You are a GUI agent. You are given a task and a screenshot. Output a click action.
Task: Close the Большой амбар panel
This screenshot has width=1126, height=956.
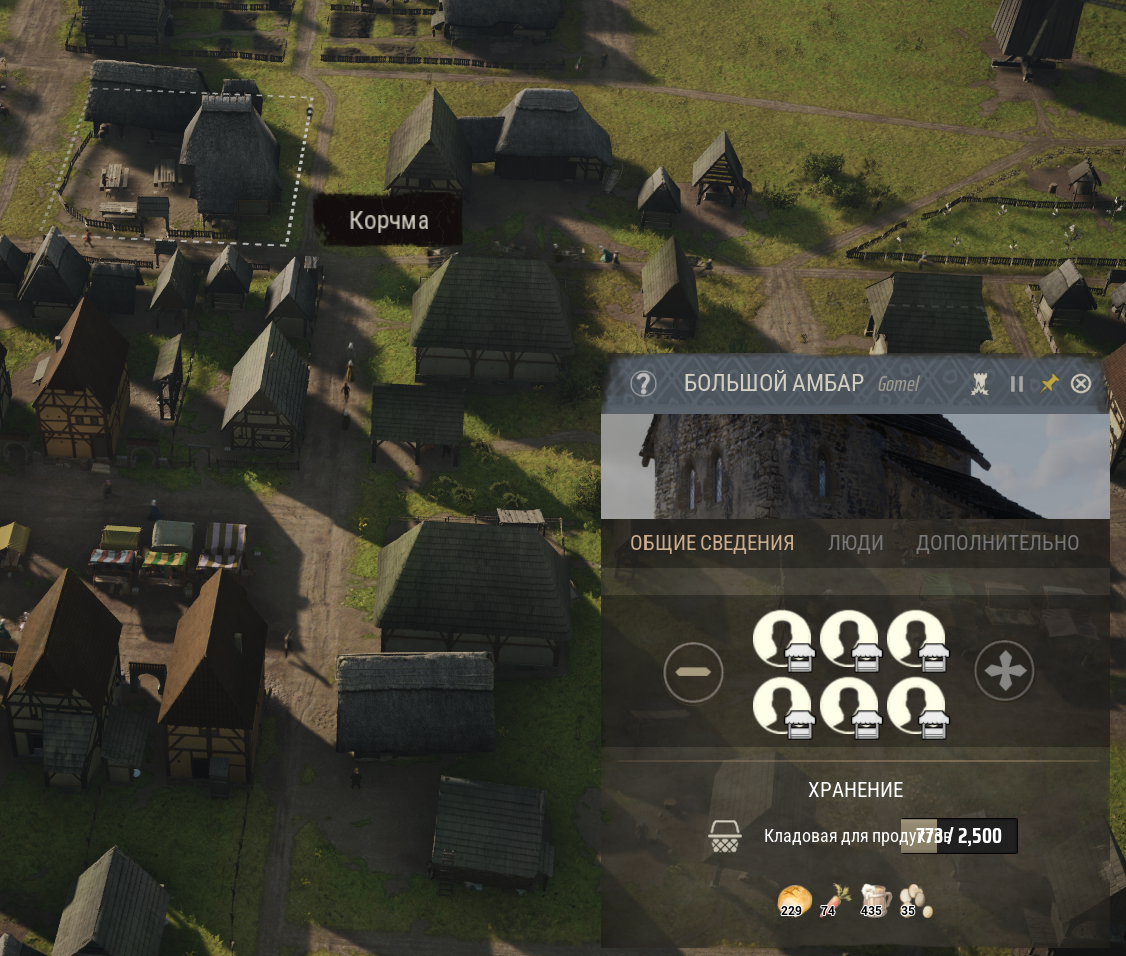click(x=1081, y=384)
